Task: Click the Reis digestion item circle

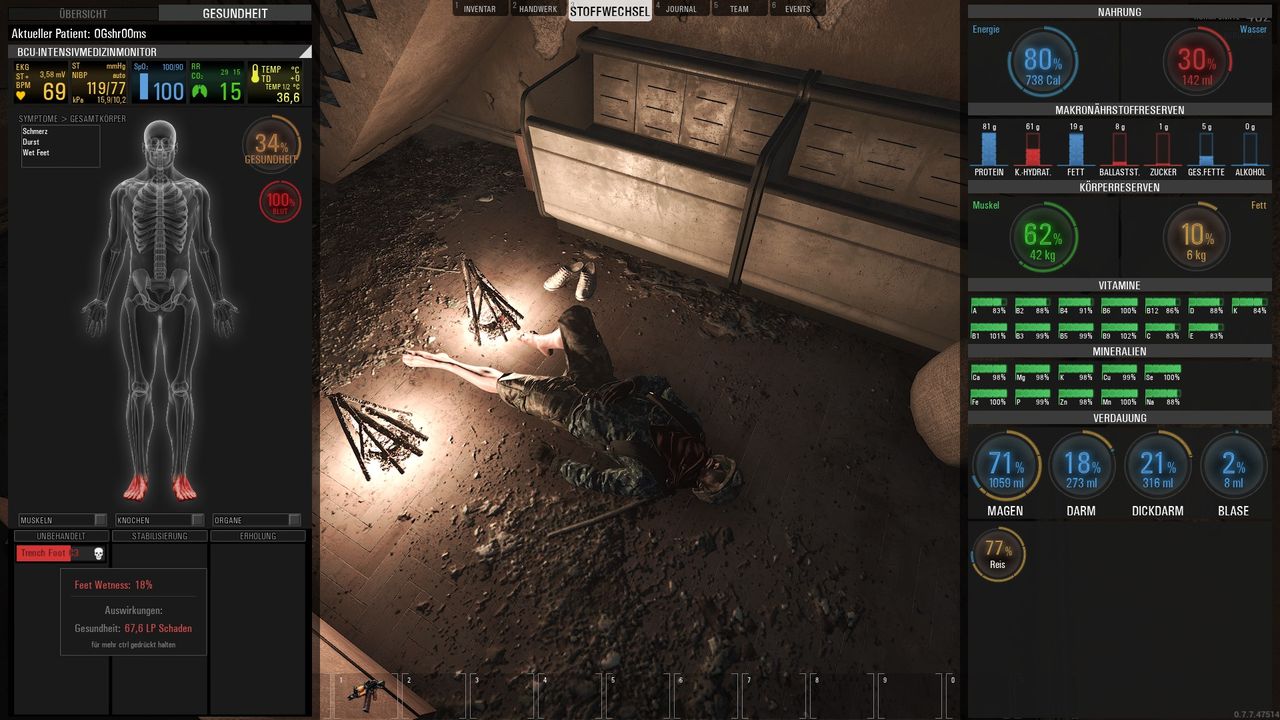Action: tap(997, 553)
